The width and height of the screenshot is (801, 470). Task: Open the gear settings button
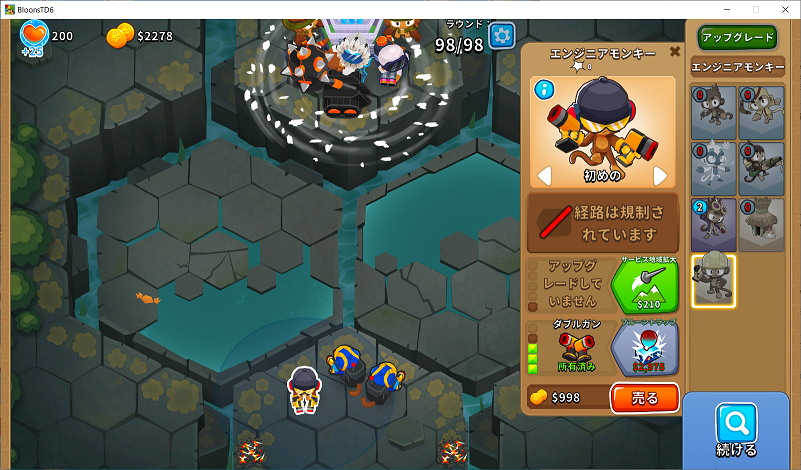tap(501, 36)
